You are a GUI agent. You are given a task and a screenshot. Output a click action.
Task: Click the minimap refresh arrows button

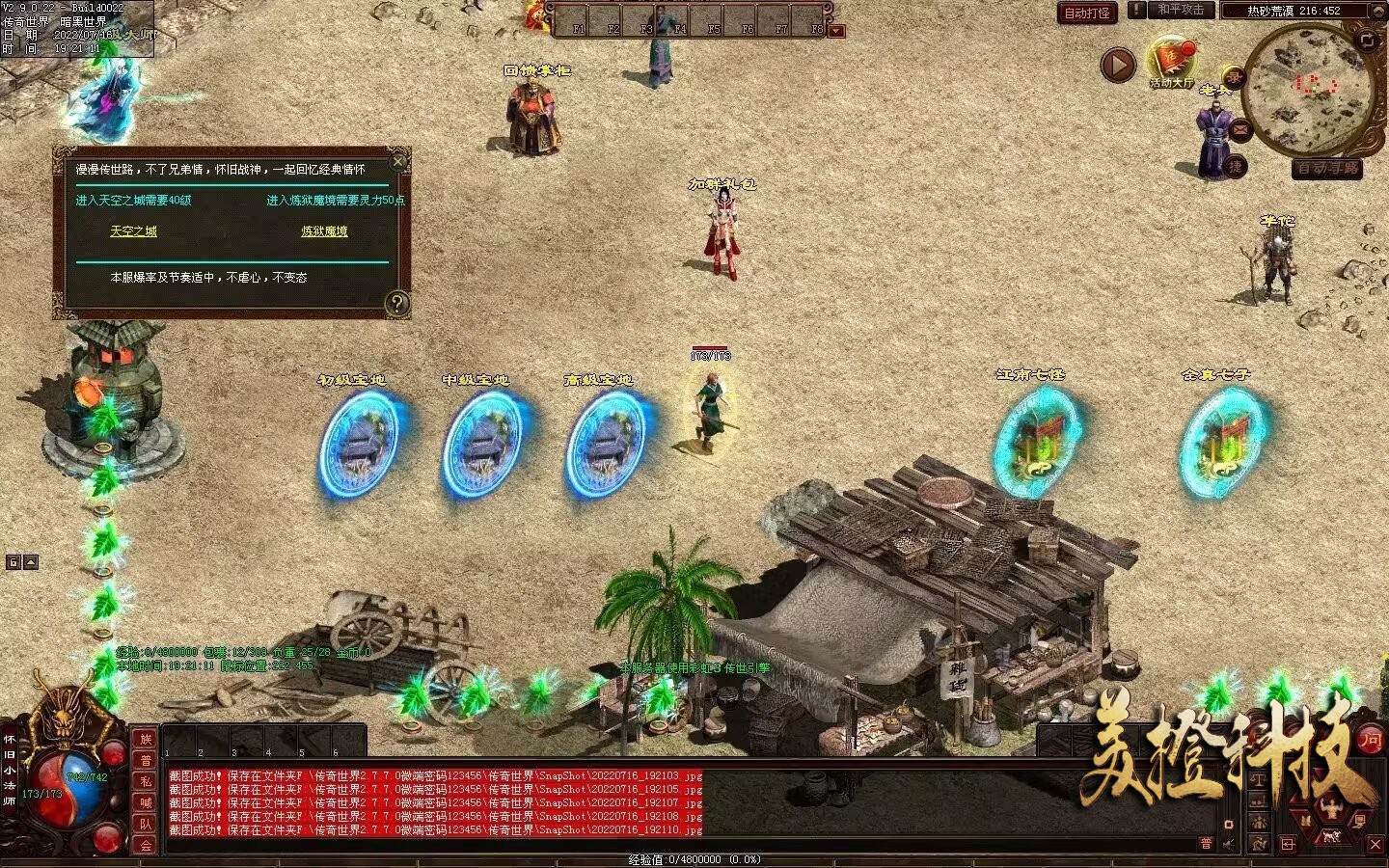(x=1367, y=40)
